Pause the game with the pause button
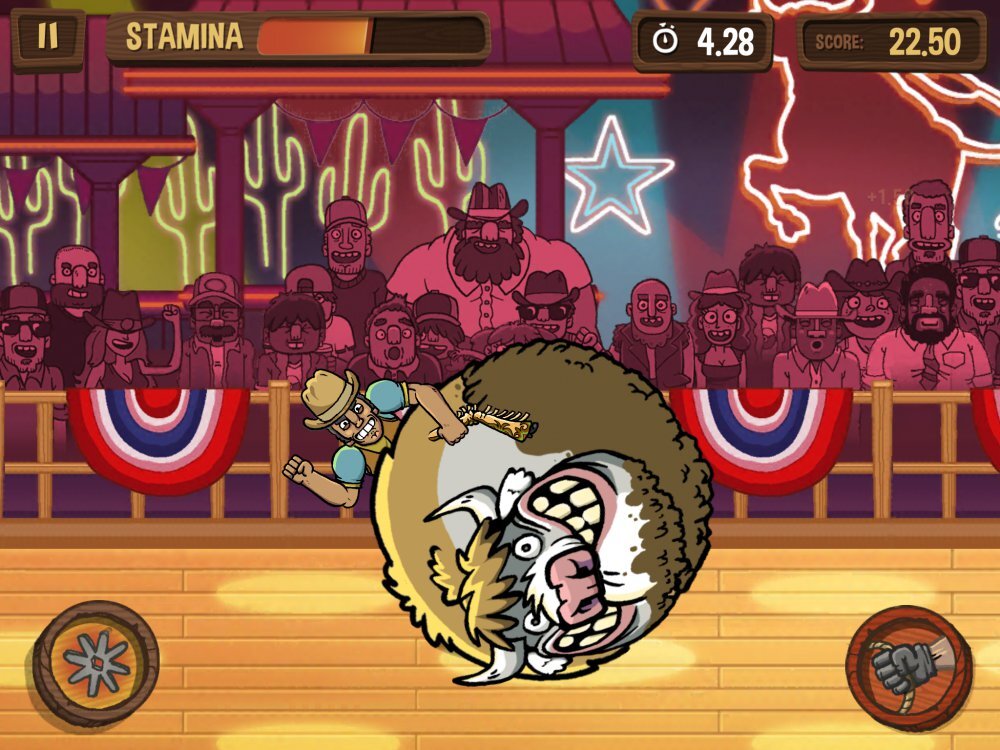Image resolution: width=1000 pixels, height=750 pixels. click(x=47, y=37)
